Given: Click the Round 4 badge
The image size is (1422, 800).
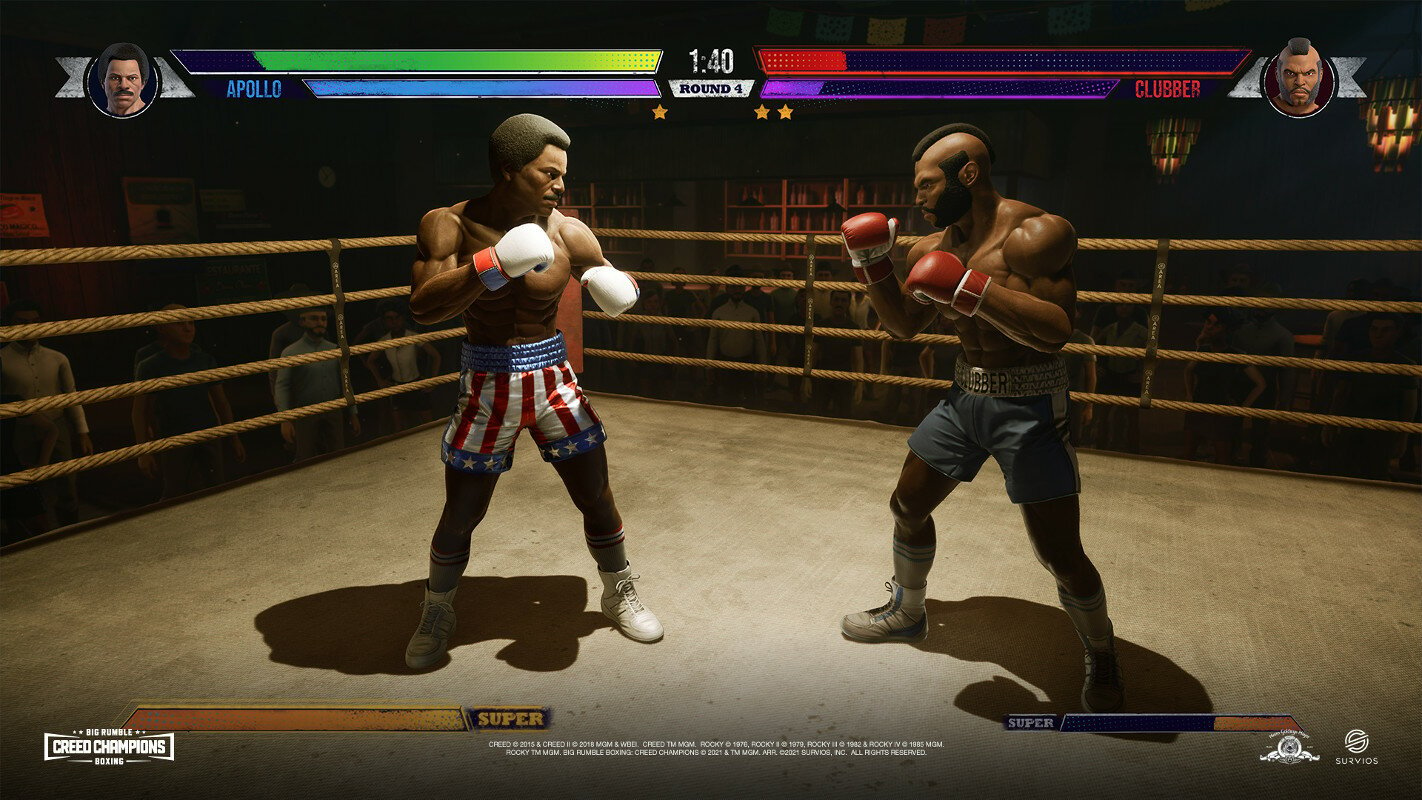Looking at the screenshot, I should [711, 88].
